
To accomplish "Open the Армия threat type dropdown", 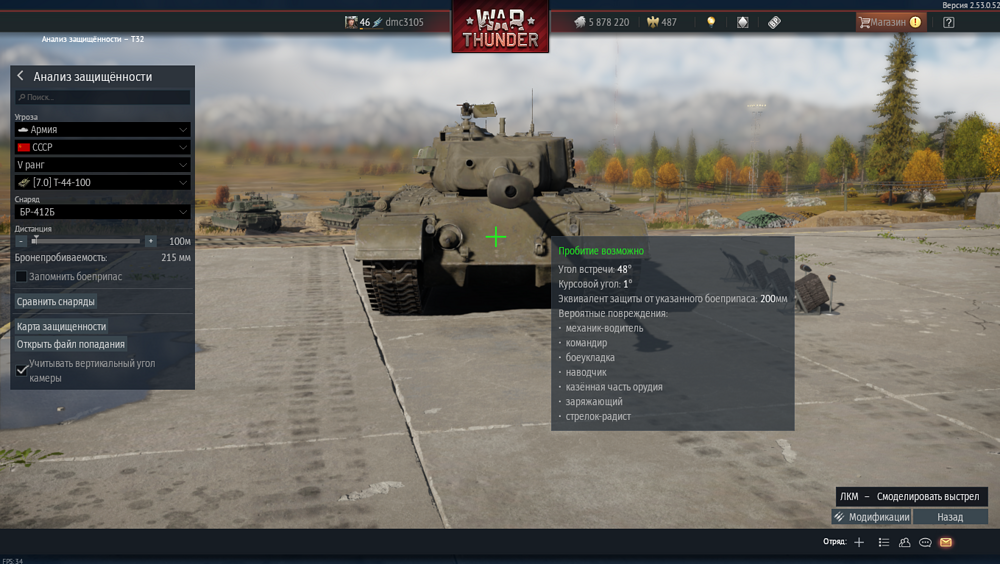I will pyautogui.click(x=102, y=129).
